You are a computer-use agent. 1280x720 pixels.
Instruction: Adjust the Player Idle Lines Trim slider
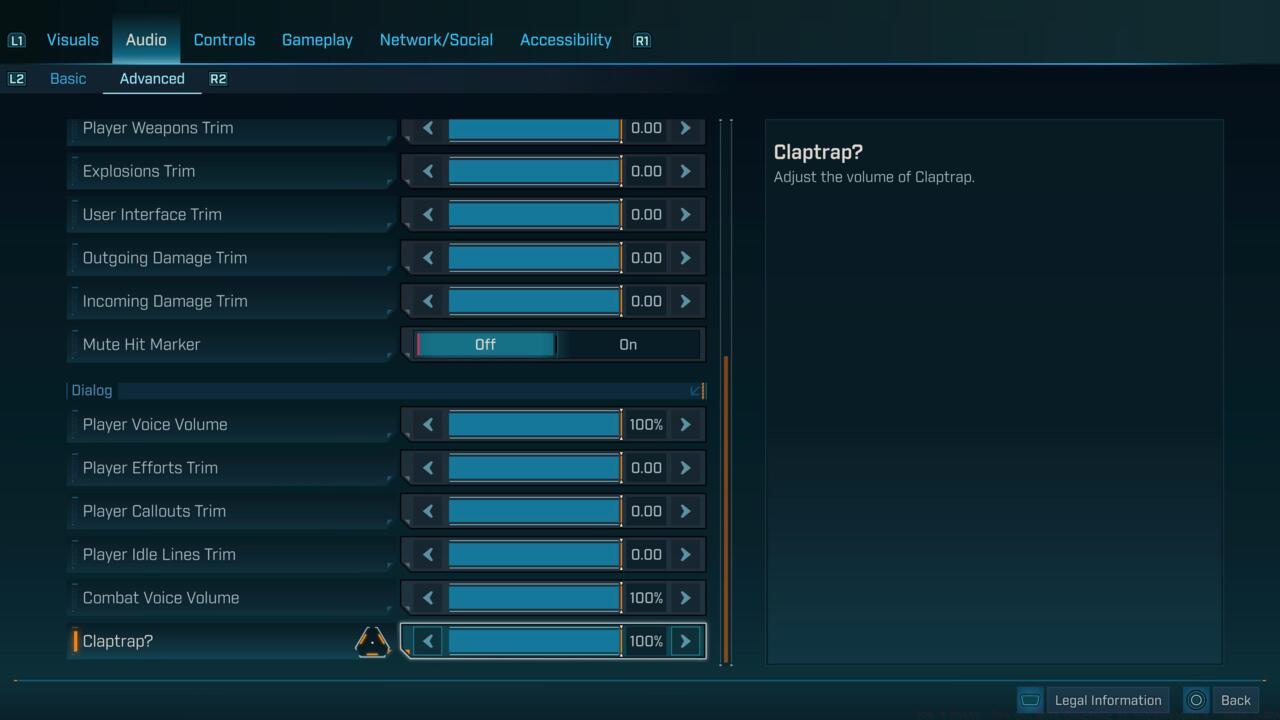tap(534, 554)
